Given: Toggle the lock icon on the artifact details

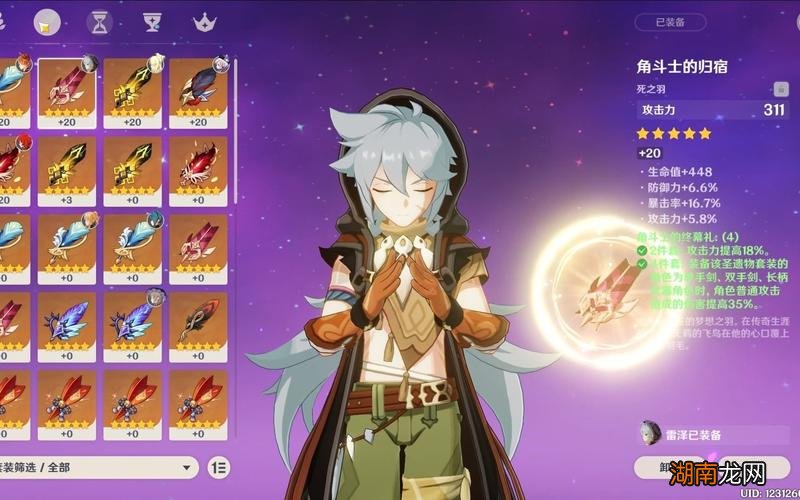Looking at the screenshot, I should [x=777, y=89].
